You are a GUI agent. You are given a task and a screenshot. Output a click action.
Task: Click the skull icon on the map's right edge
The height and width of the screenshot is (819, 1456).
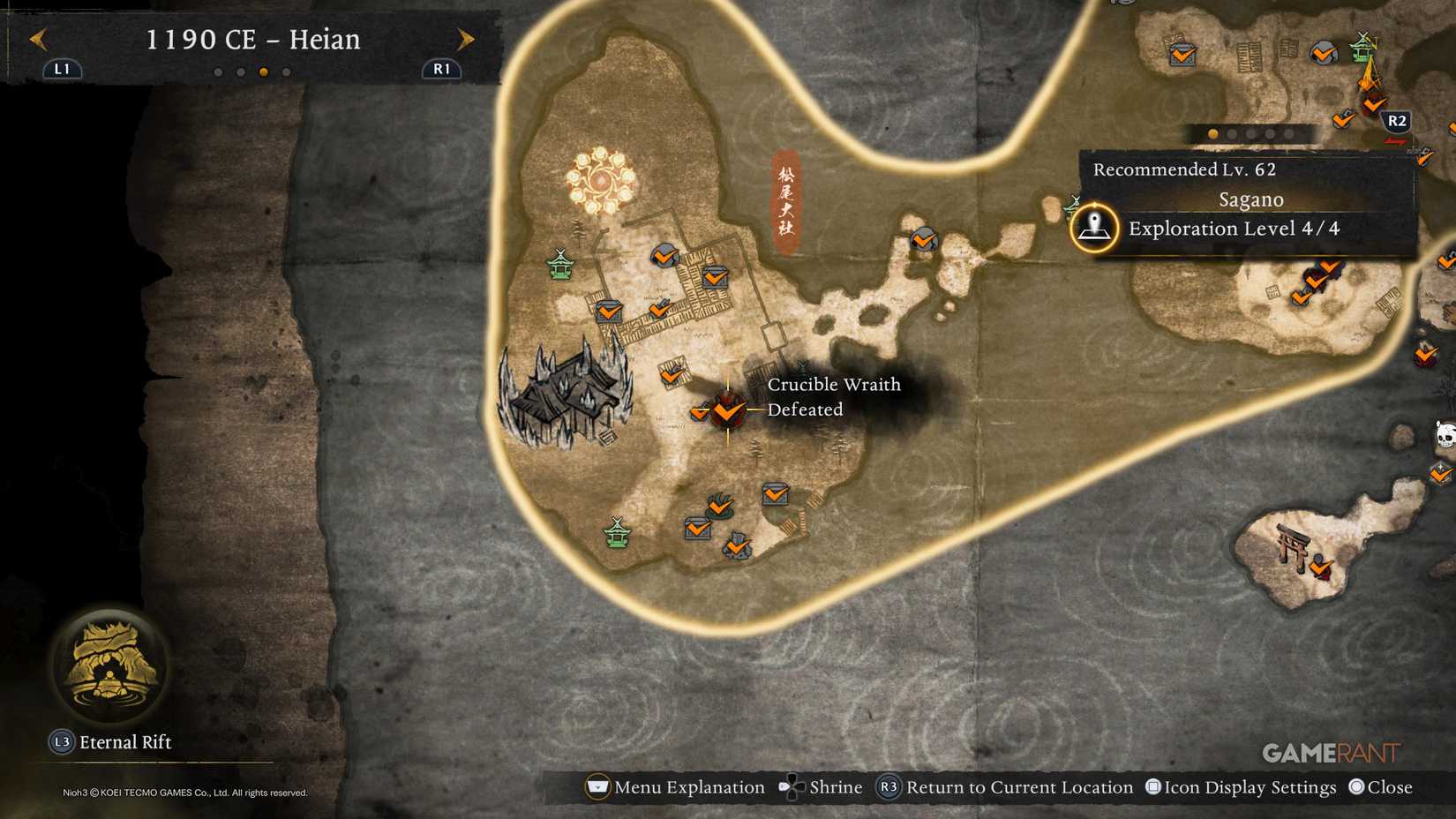[1445, 434]
